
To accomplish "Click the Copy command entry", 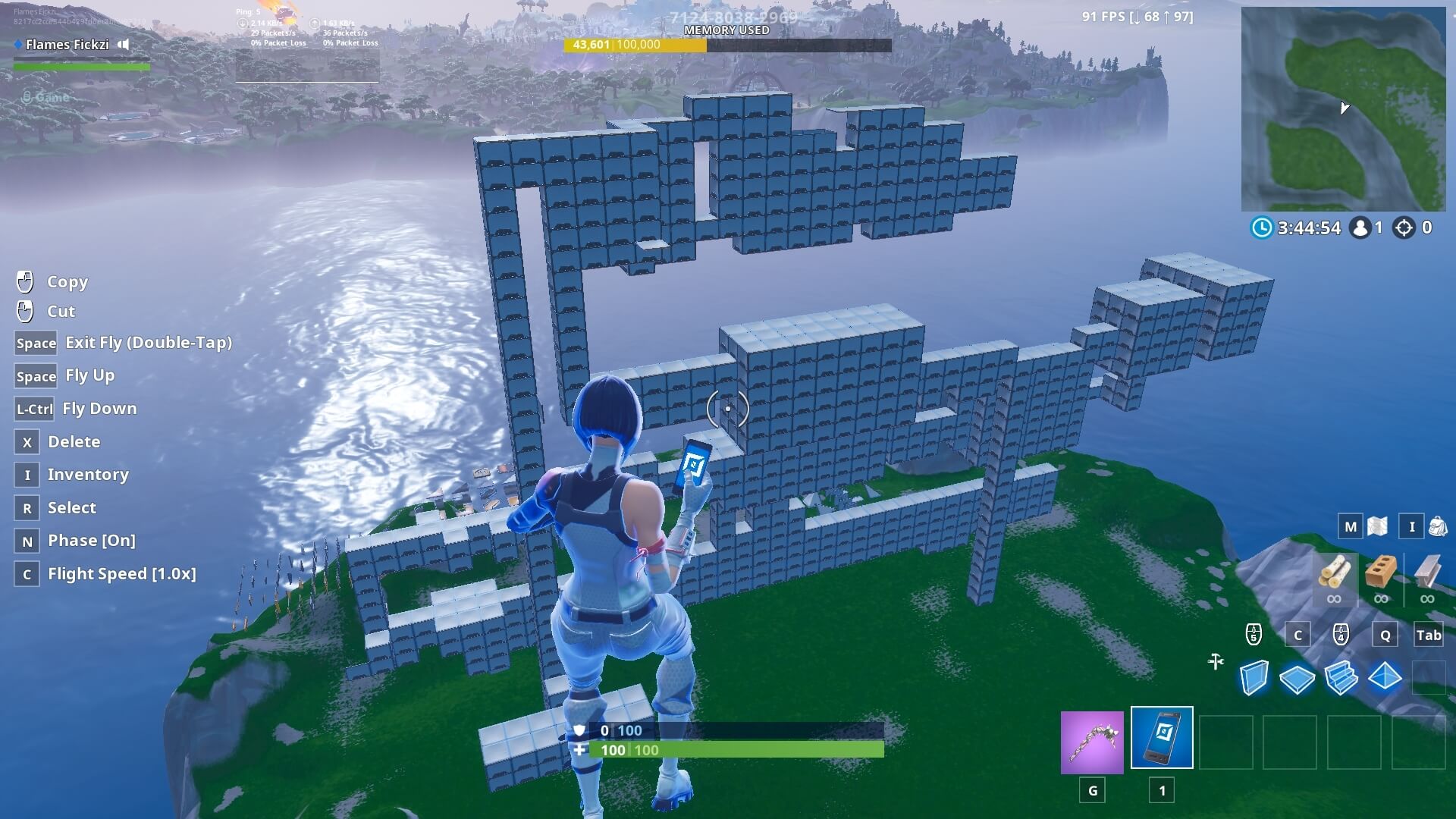I will pos(67,281).
